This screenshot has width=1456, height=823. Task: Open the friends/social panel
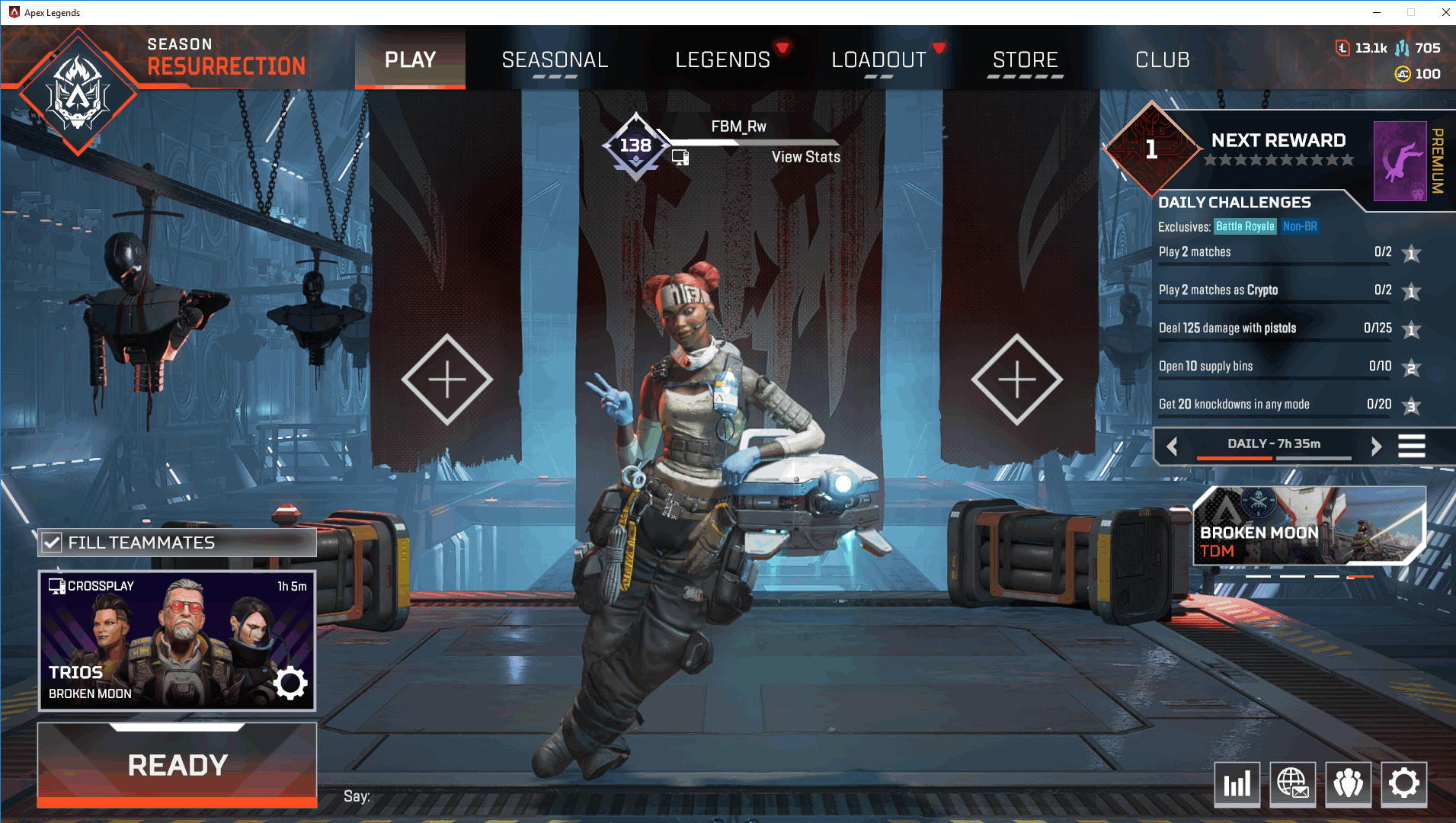(1349, 784)
